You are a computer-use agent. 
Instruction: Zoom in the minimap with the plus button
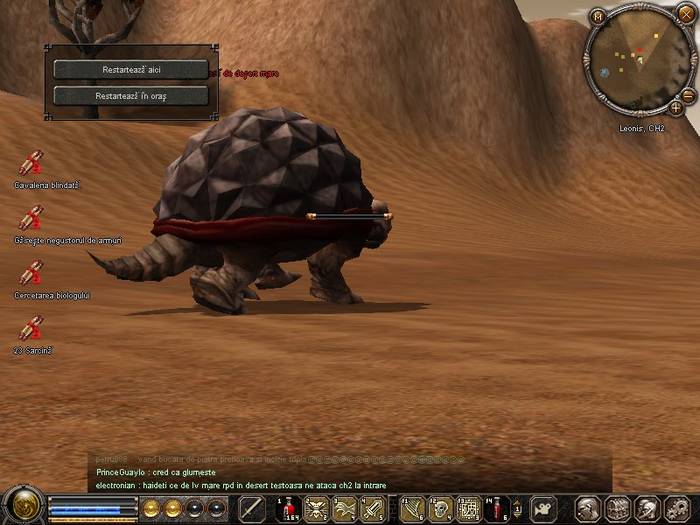676,107
